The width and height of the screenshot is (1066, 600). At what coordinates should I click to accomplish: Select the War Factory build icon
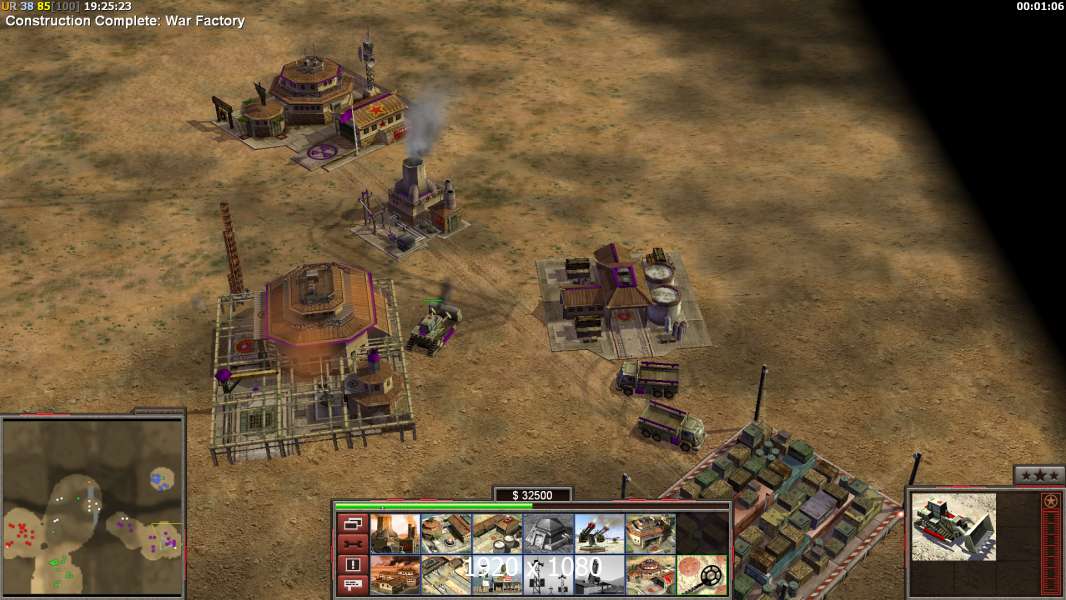coord(650,534)
